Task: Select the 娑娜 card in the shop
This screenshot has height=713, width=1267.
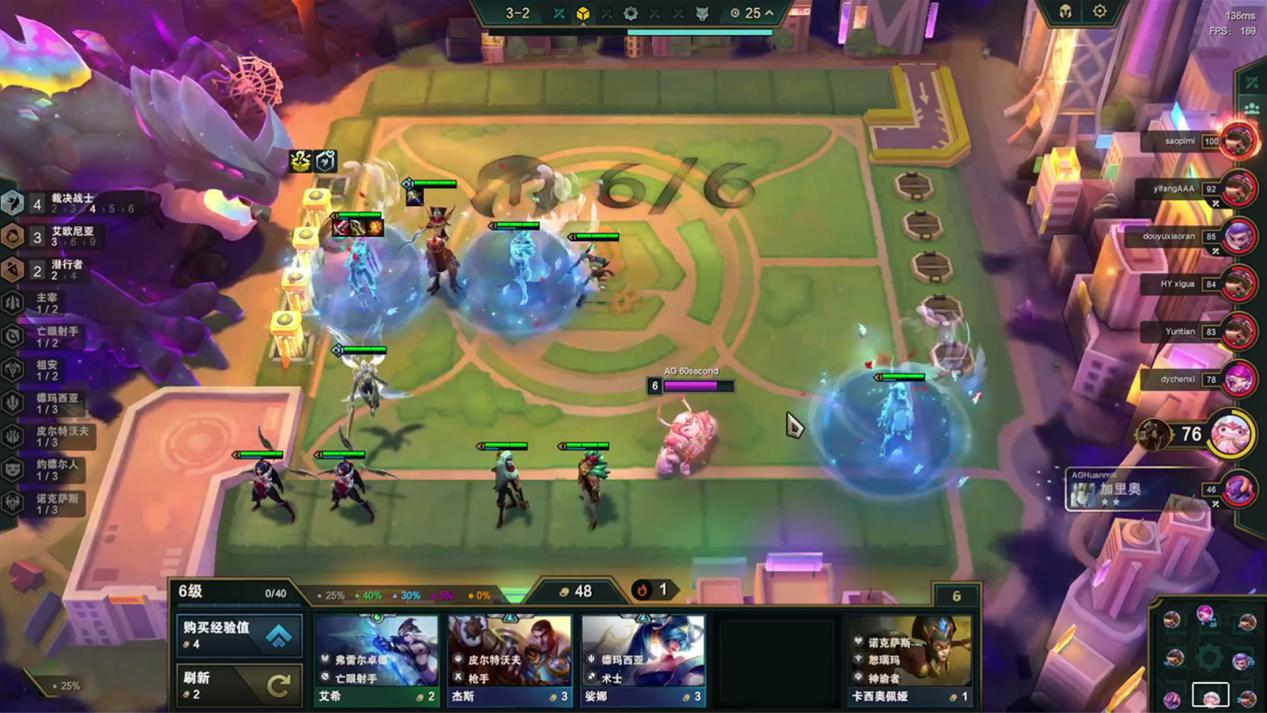Action: click(x=643, y=660)
